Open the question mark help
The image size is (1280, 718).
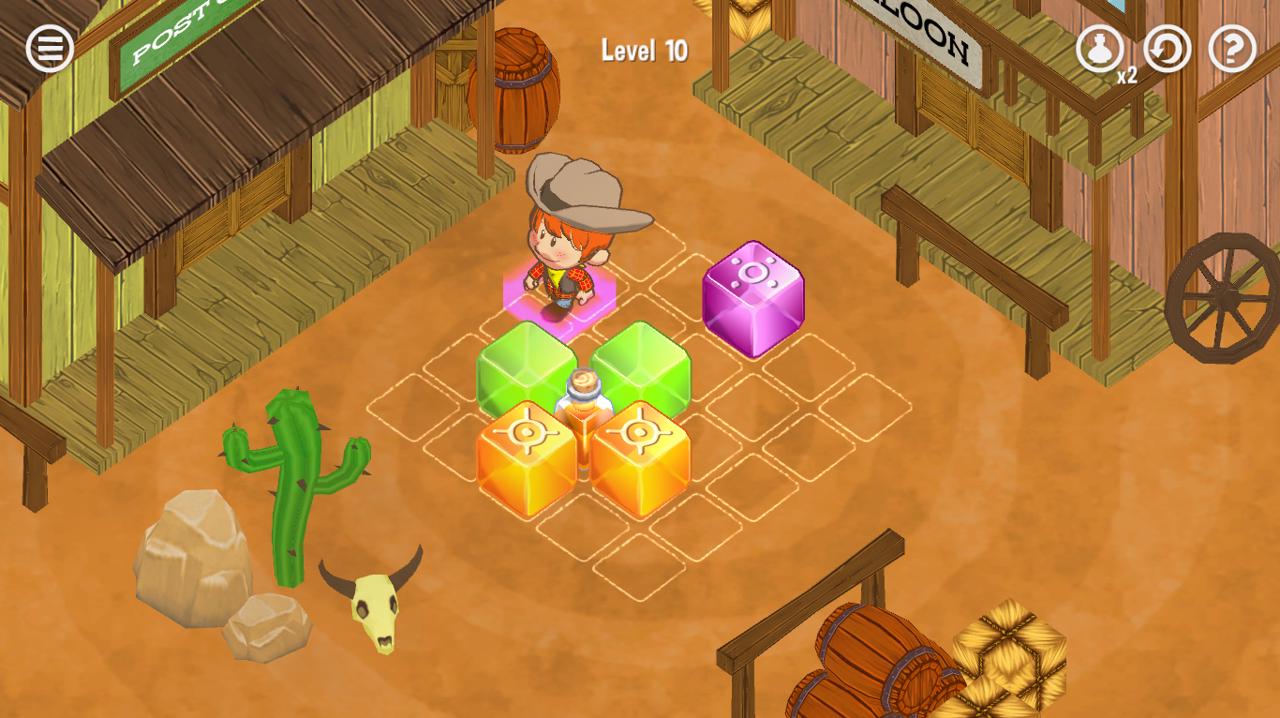1232,48
